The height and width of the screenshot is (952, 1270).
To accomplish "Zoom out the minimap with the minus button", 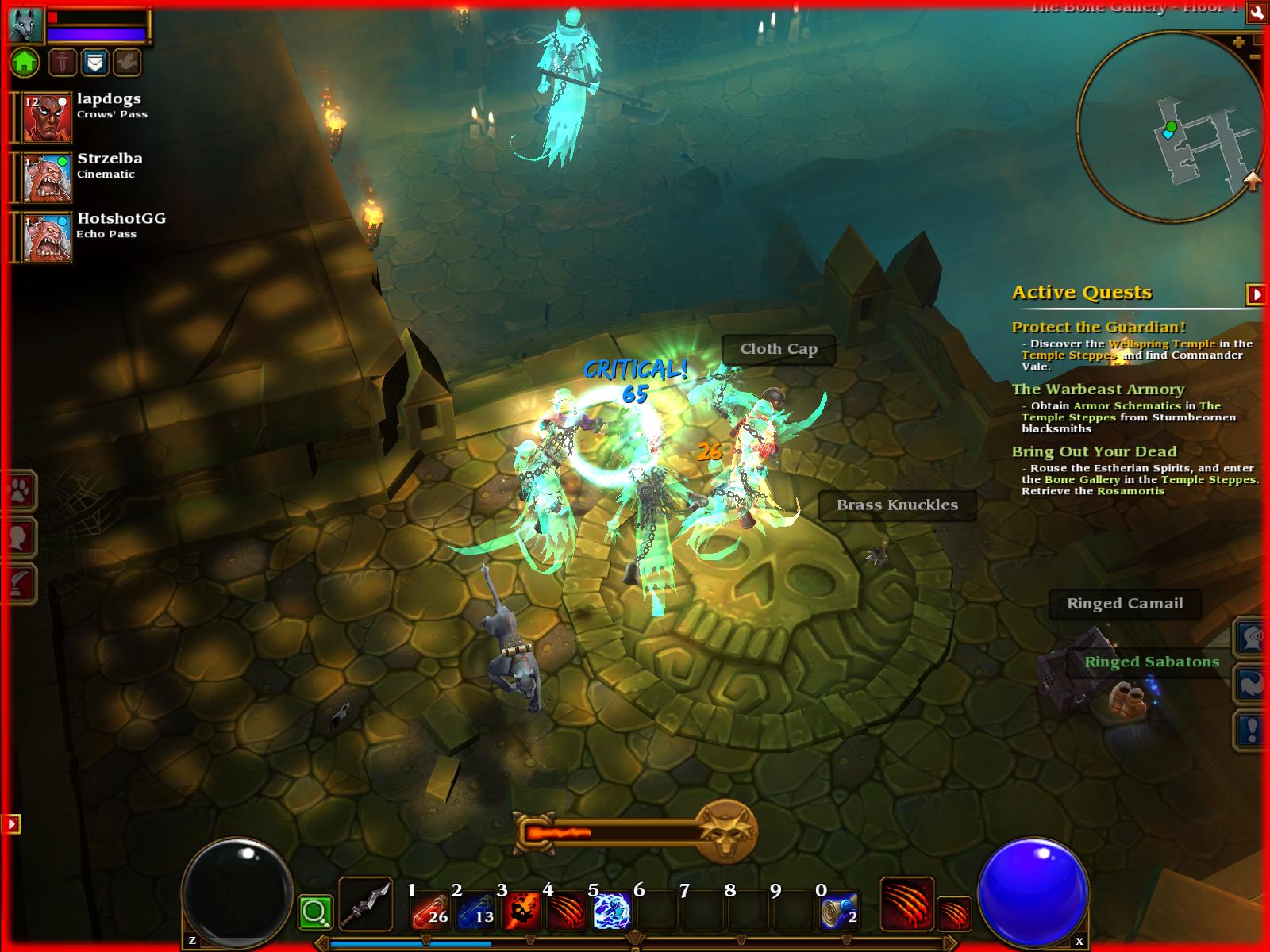I will [x=1255, y=57].
